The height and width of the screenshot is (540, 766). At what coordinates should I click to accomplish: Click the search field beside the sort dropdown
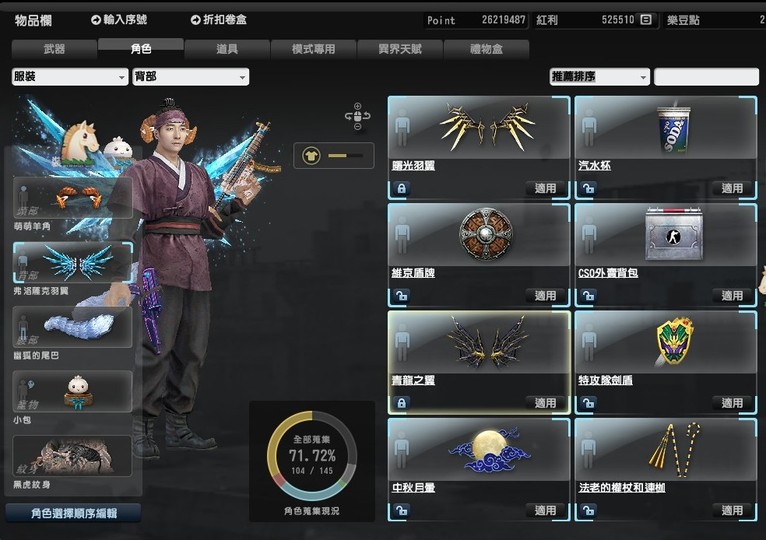point(706,77)
